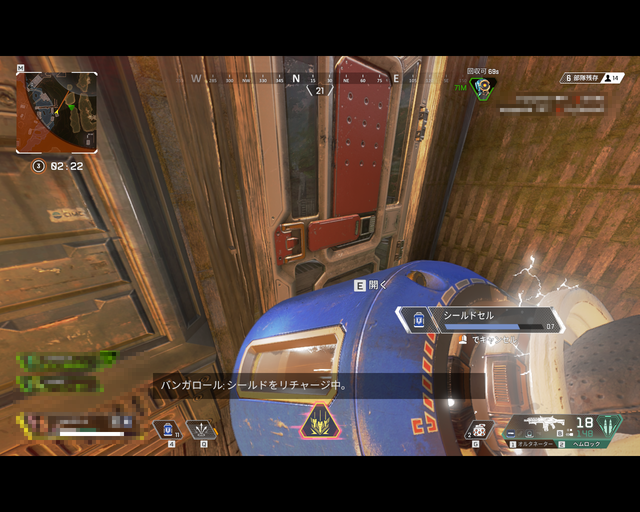
Task: Select the shield cell consumable slot
Action: 168,429
